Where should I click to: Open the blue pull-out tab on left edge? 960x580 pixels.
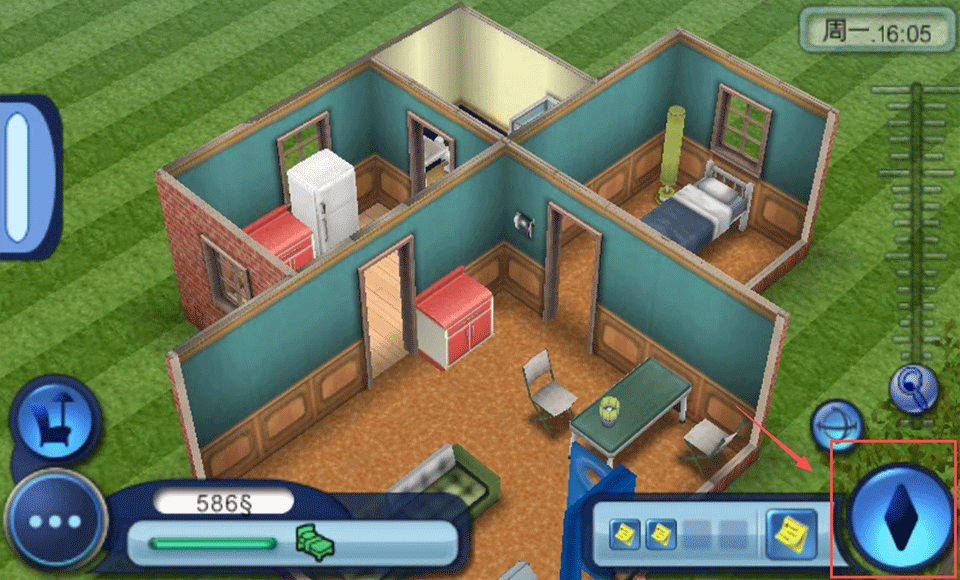click(x=18, y=176)
